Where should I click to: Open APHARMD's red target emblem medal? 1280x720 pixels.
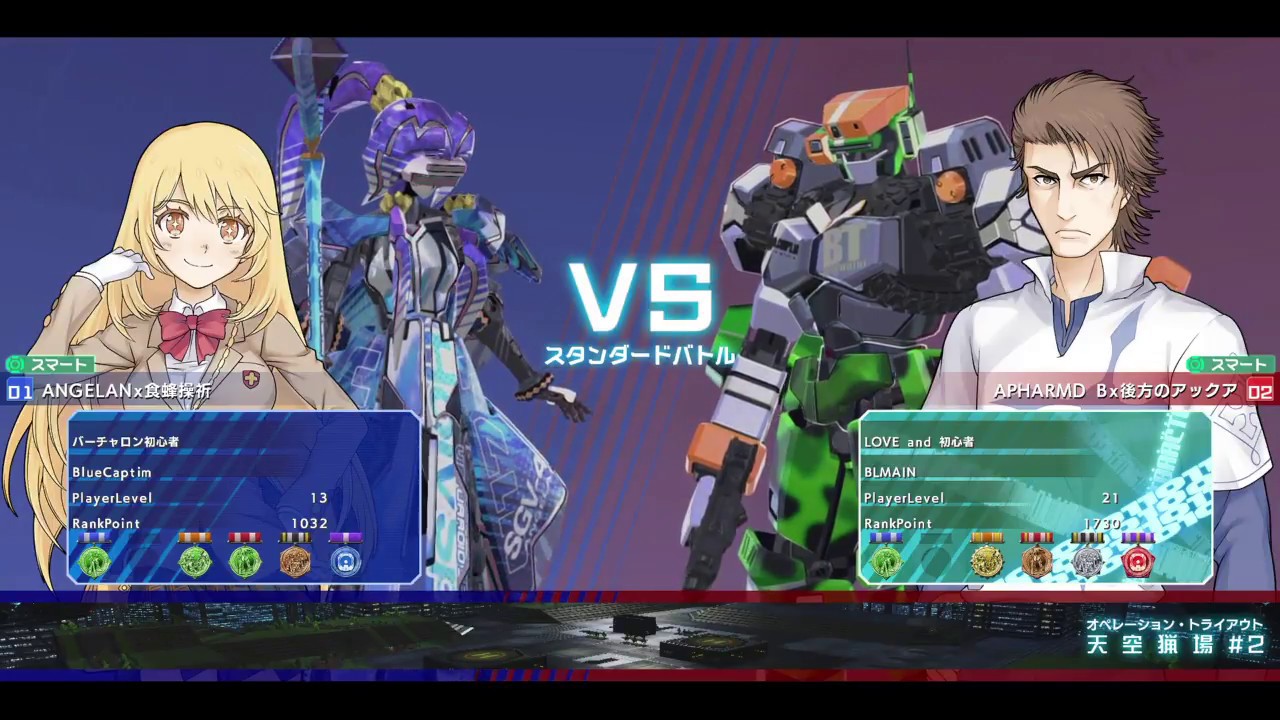(x=1137, y=562)
